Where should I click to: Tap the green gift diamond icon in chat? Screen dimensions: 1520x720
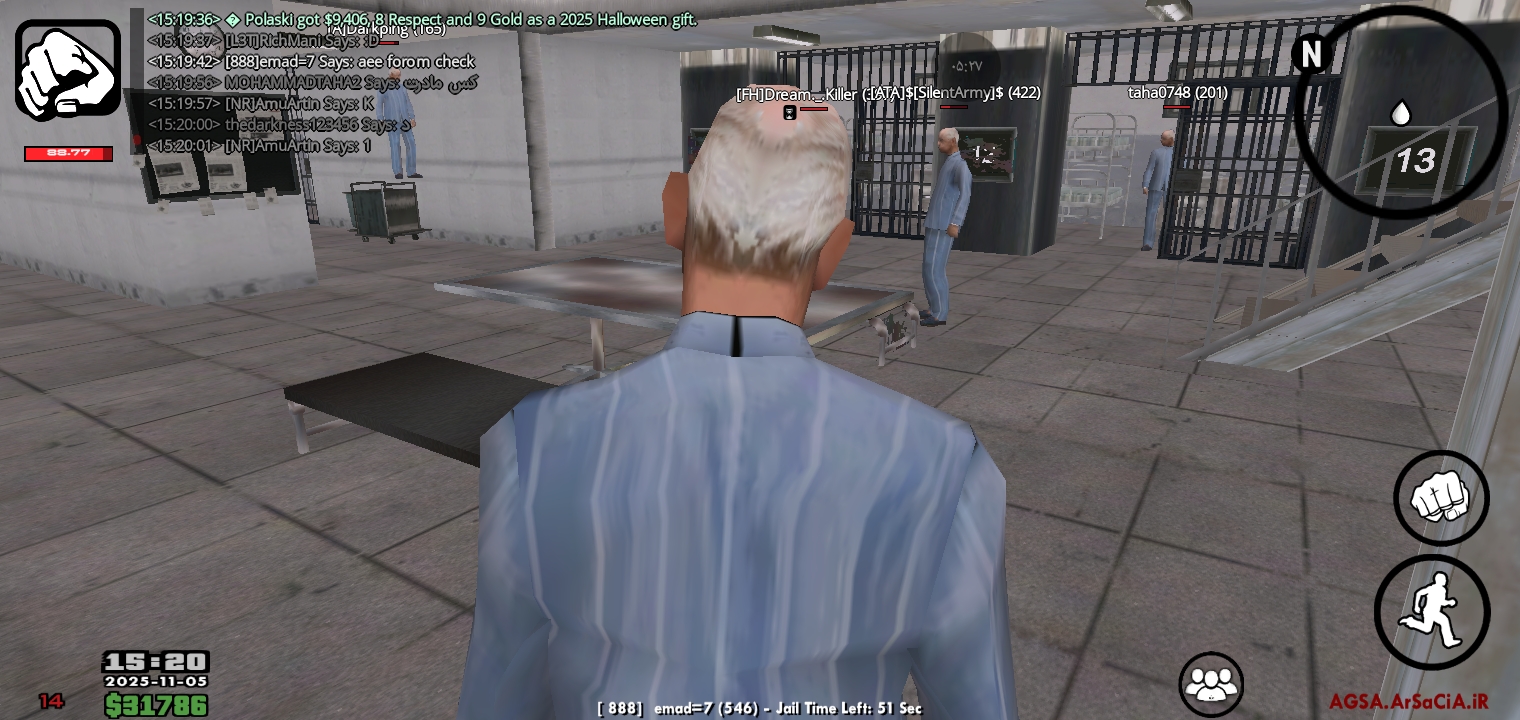[x=232, y=19]
